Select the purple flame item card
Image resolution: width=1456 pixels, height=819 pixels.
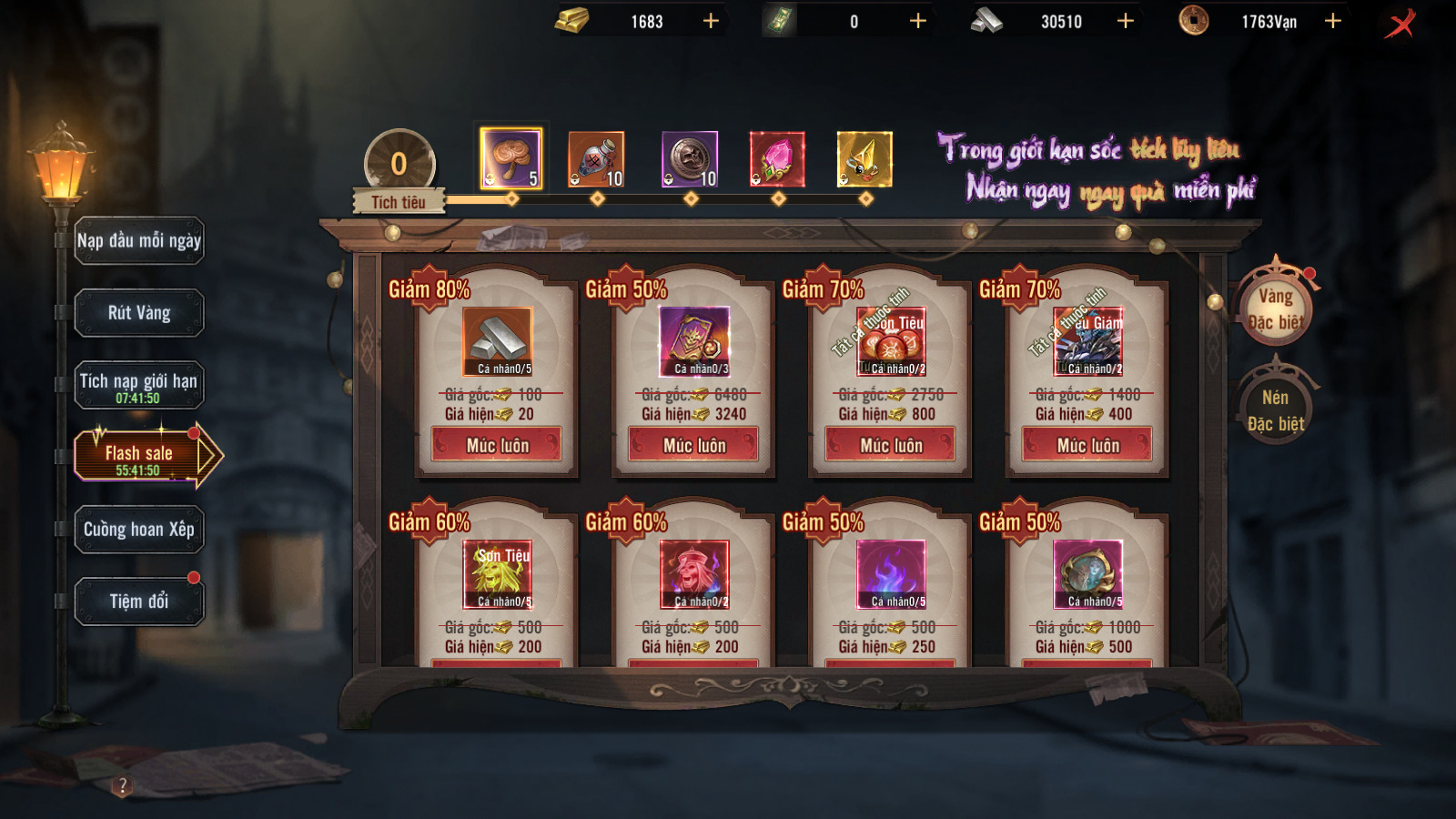pyautogui.click(x=891, y=573)
